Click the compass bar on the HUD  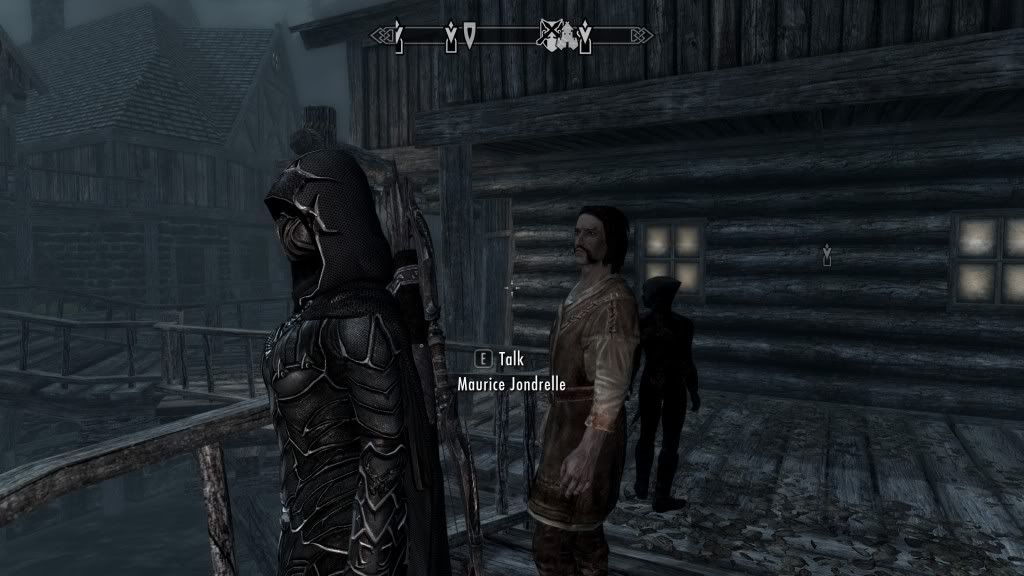[x=512, y=37]
